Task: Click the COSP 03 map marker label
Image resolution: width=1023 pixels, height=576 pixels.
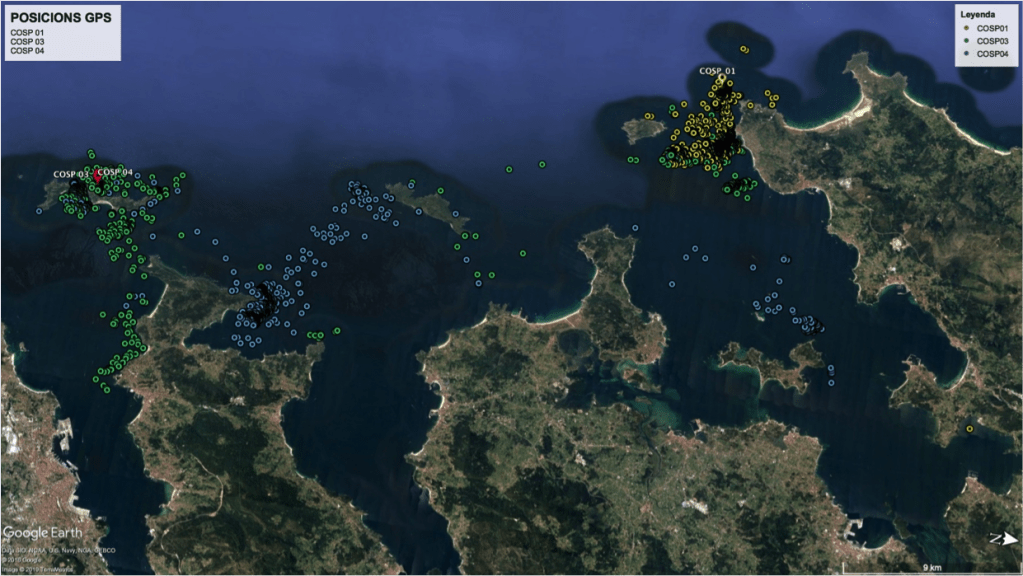Action: coord(71,175)
